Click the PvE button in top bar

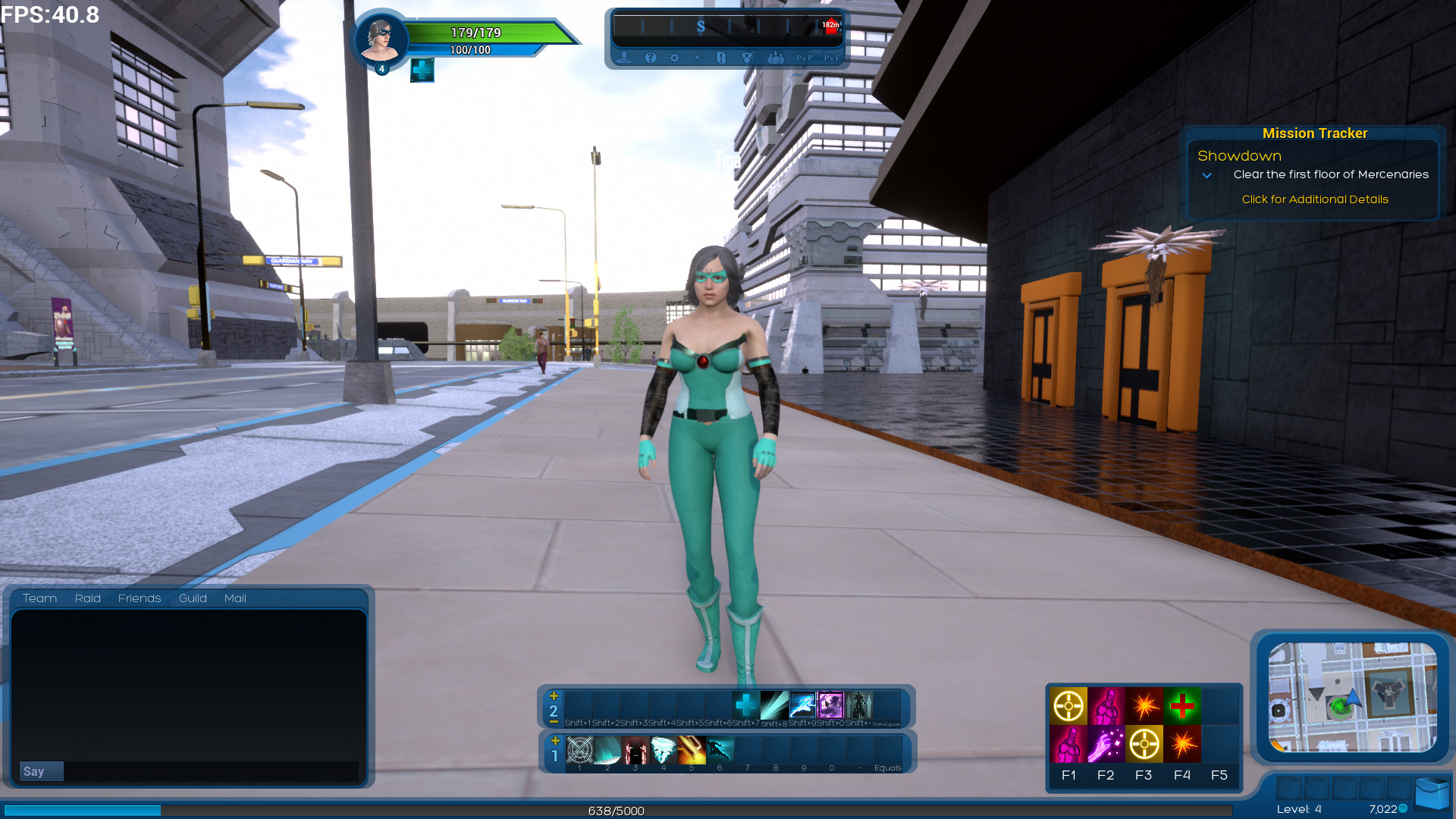832,58
